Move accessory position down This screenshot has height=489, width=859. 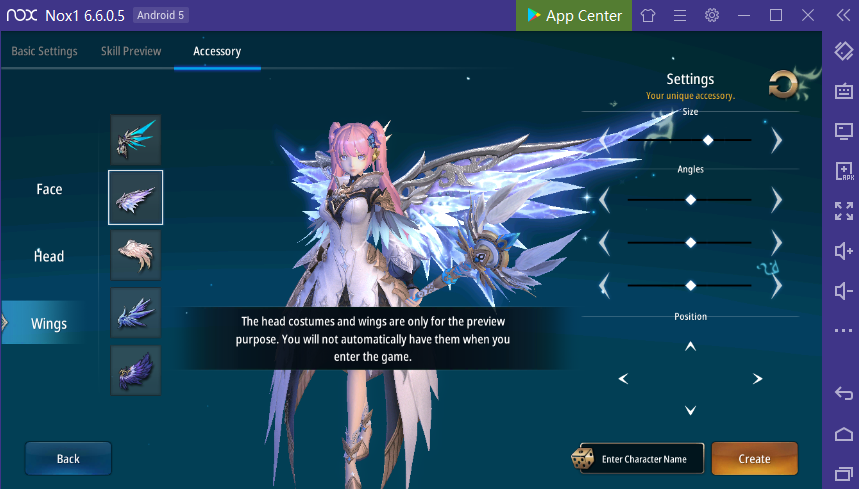coord(690,410)
